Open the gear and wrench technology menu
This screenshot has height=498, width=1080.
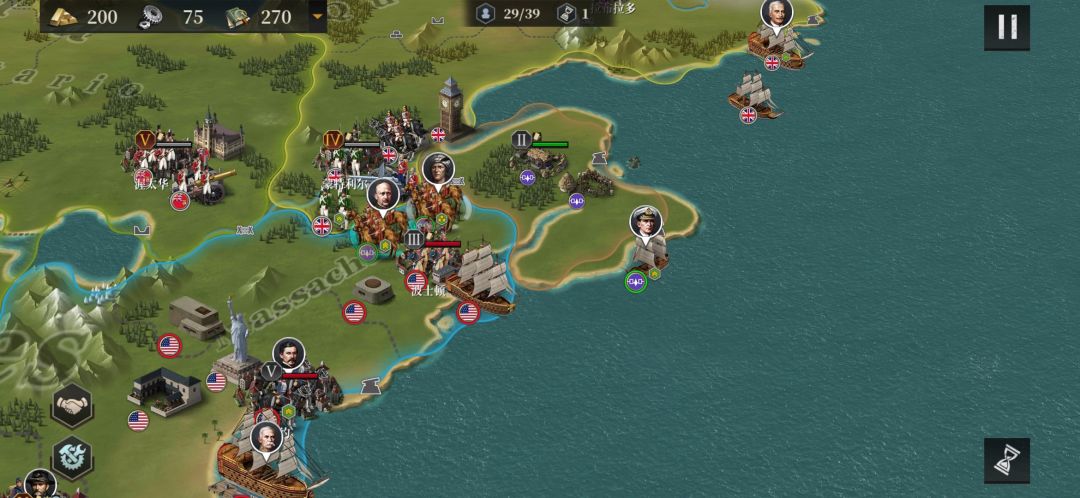(x=72, y=457)
